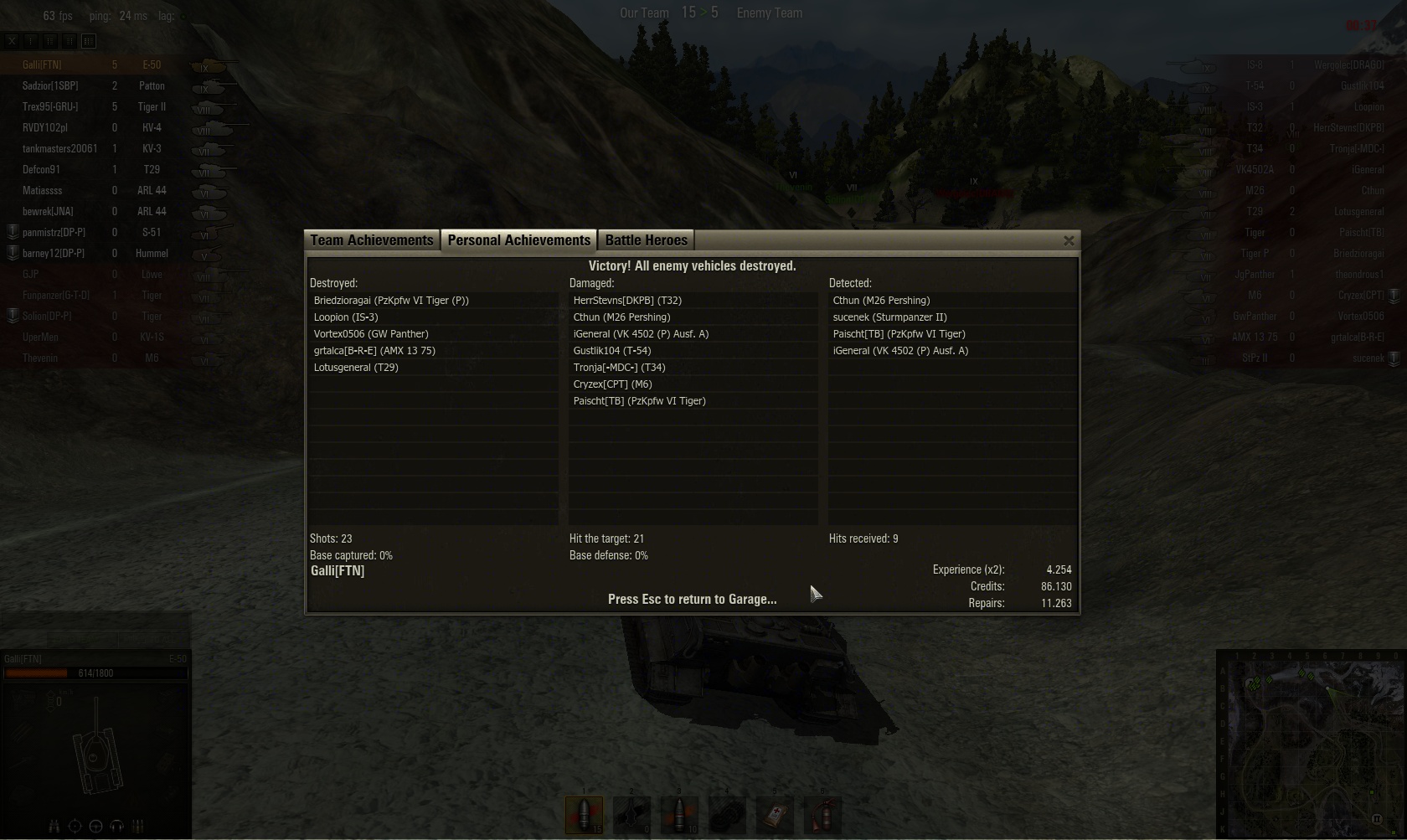The image size is (1407, 840).
Task: Select destroyed entry Briedzioragai (PzKpfw VI Tiger (P))
Action: coord(391,301)
